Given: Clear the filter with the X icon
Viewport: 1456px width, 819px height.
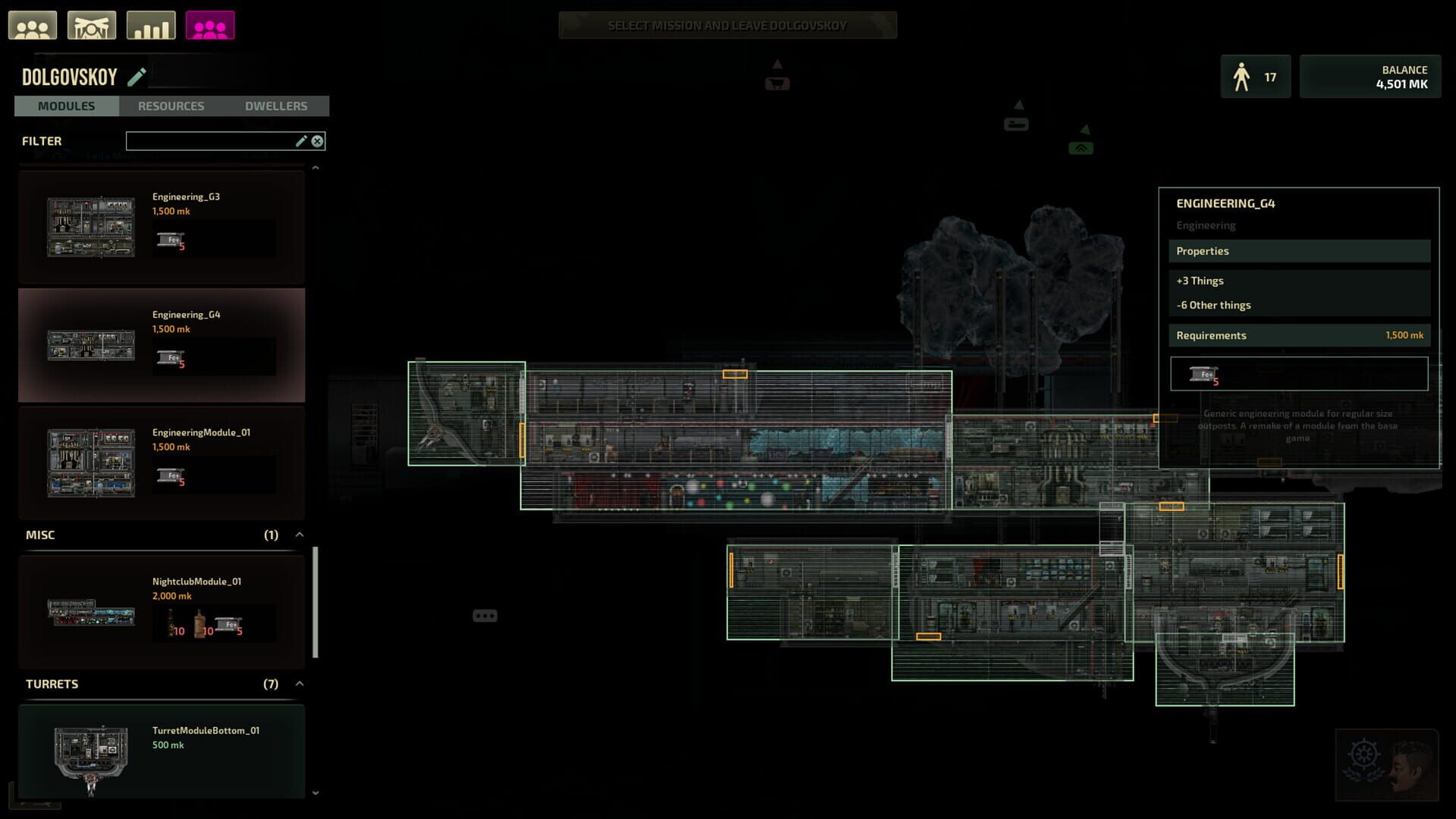Looking at the screenshot, I should [317, 140].
